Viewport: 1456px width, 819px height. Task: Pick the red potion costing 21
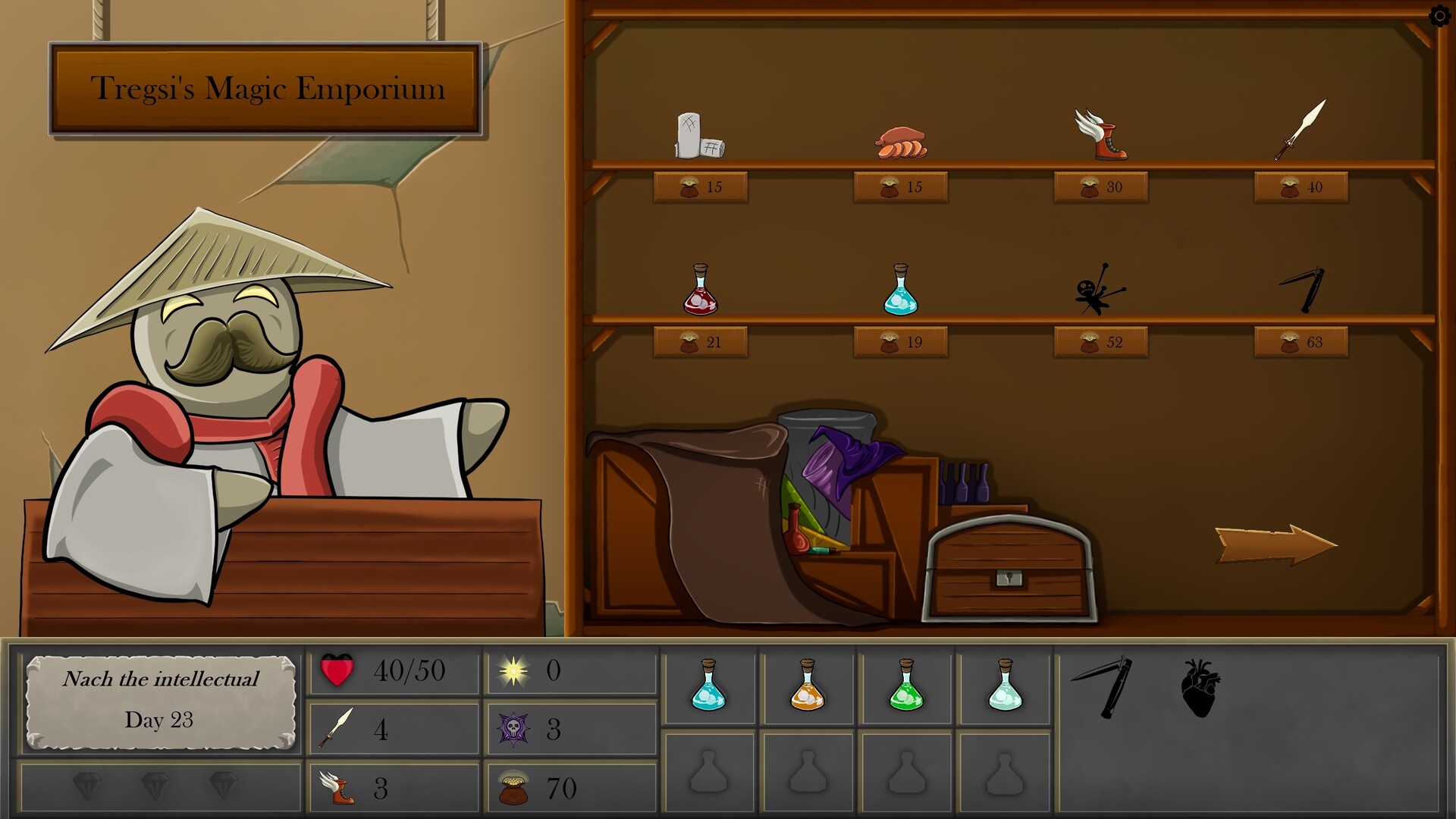tap(701, 294)
